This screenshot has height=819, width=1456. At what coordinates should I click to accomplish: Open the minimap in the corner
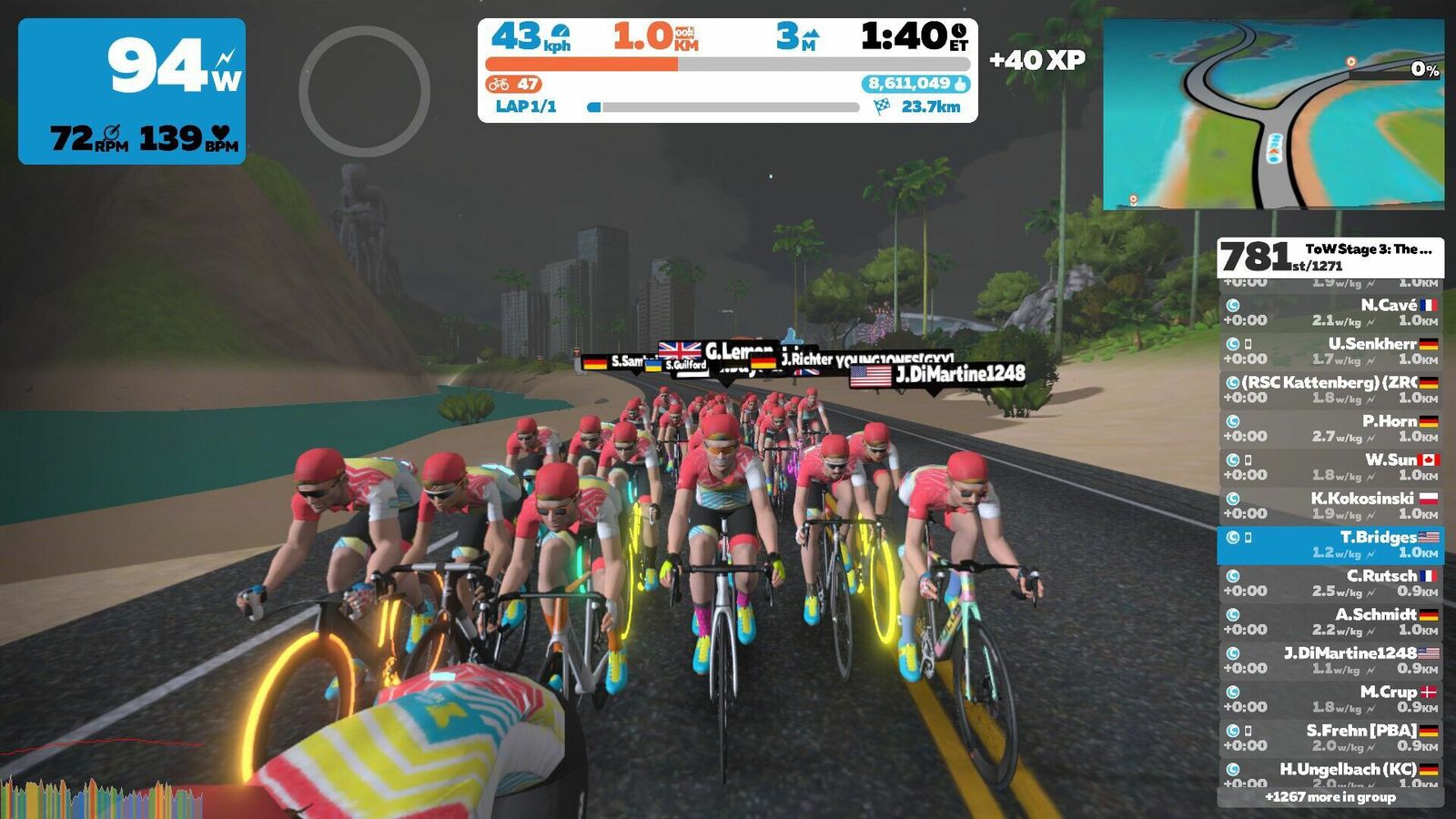click(x=1272, y=115)
